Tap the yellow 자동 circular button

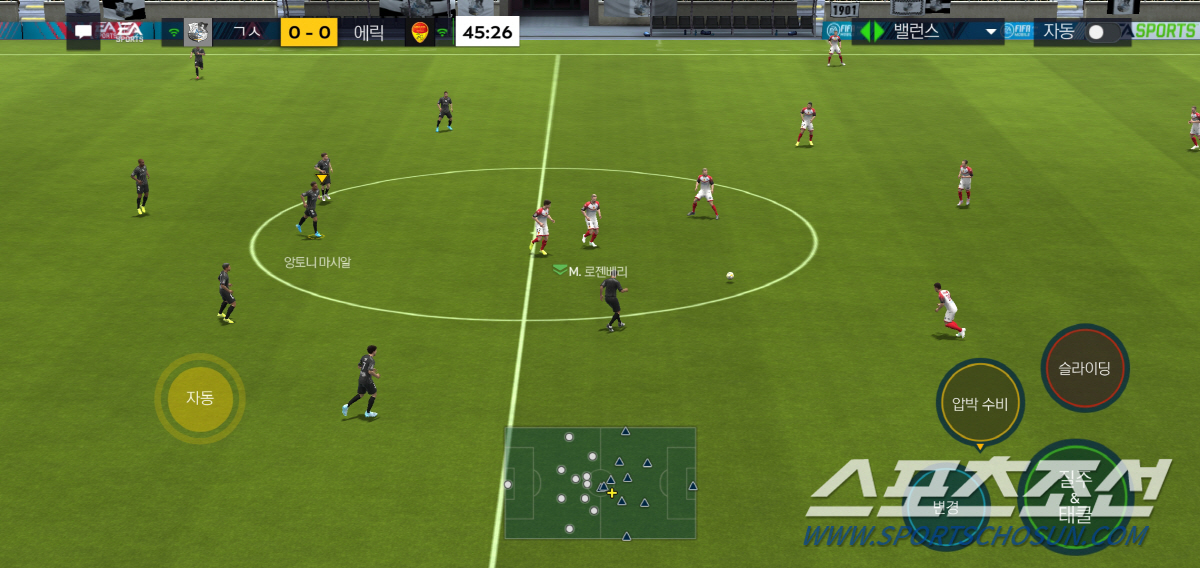(x=200, y=398)
